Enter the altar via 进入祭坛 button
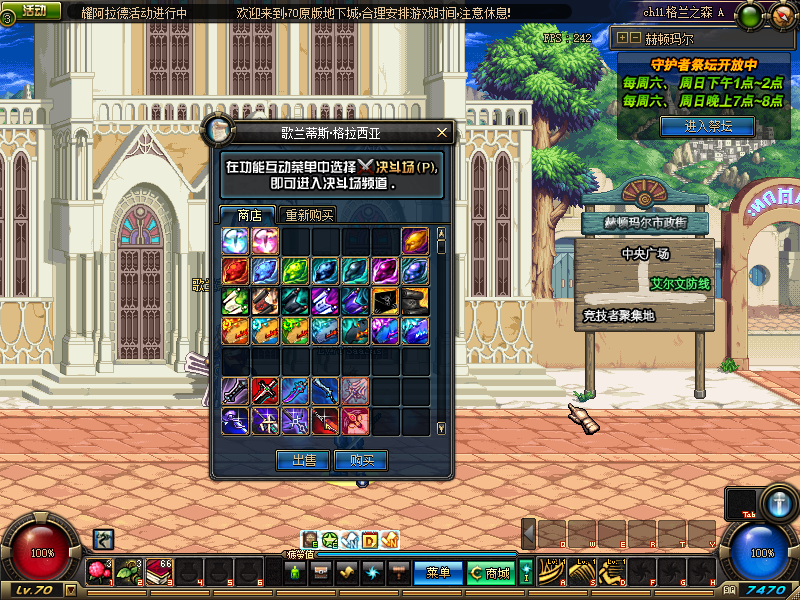Screen dimensions: 800x600 (x=707, y=126)
